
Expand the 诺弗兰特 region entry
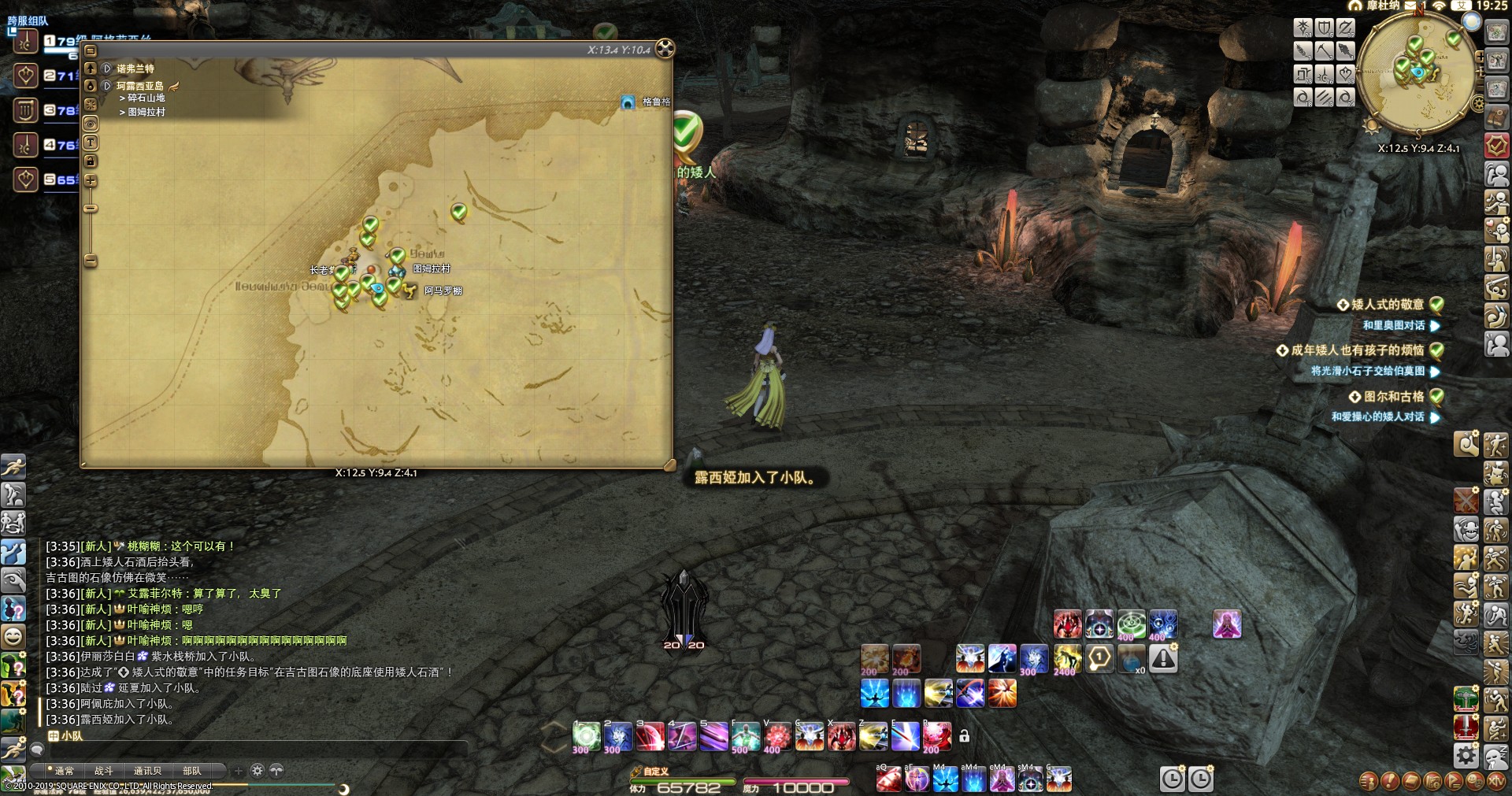(x=107, y=68)
